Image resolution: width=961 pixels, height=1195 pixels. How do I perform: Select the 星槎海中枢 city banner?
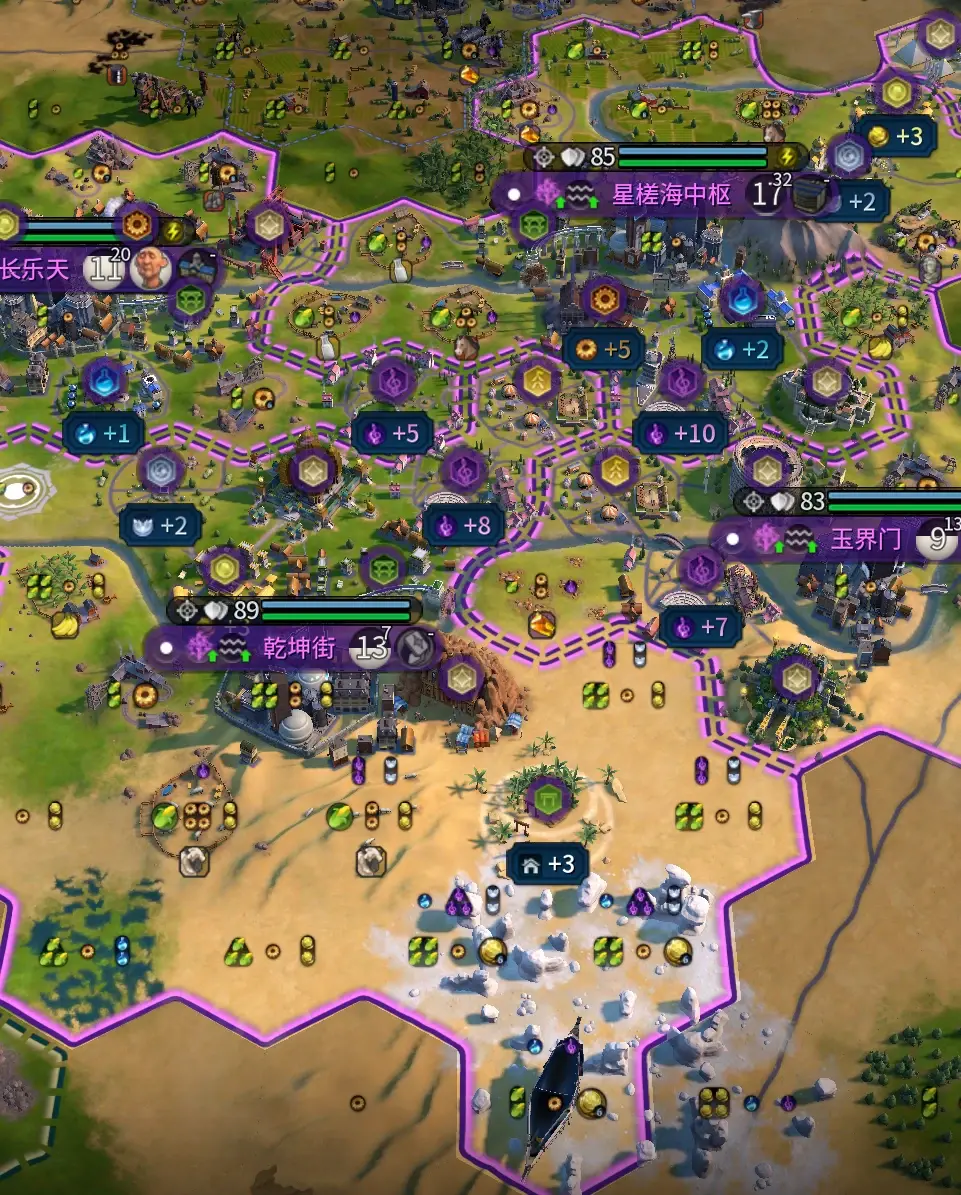tap(671, 194)
